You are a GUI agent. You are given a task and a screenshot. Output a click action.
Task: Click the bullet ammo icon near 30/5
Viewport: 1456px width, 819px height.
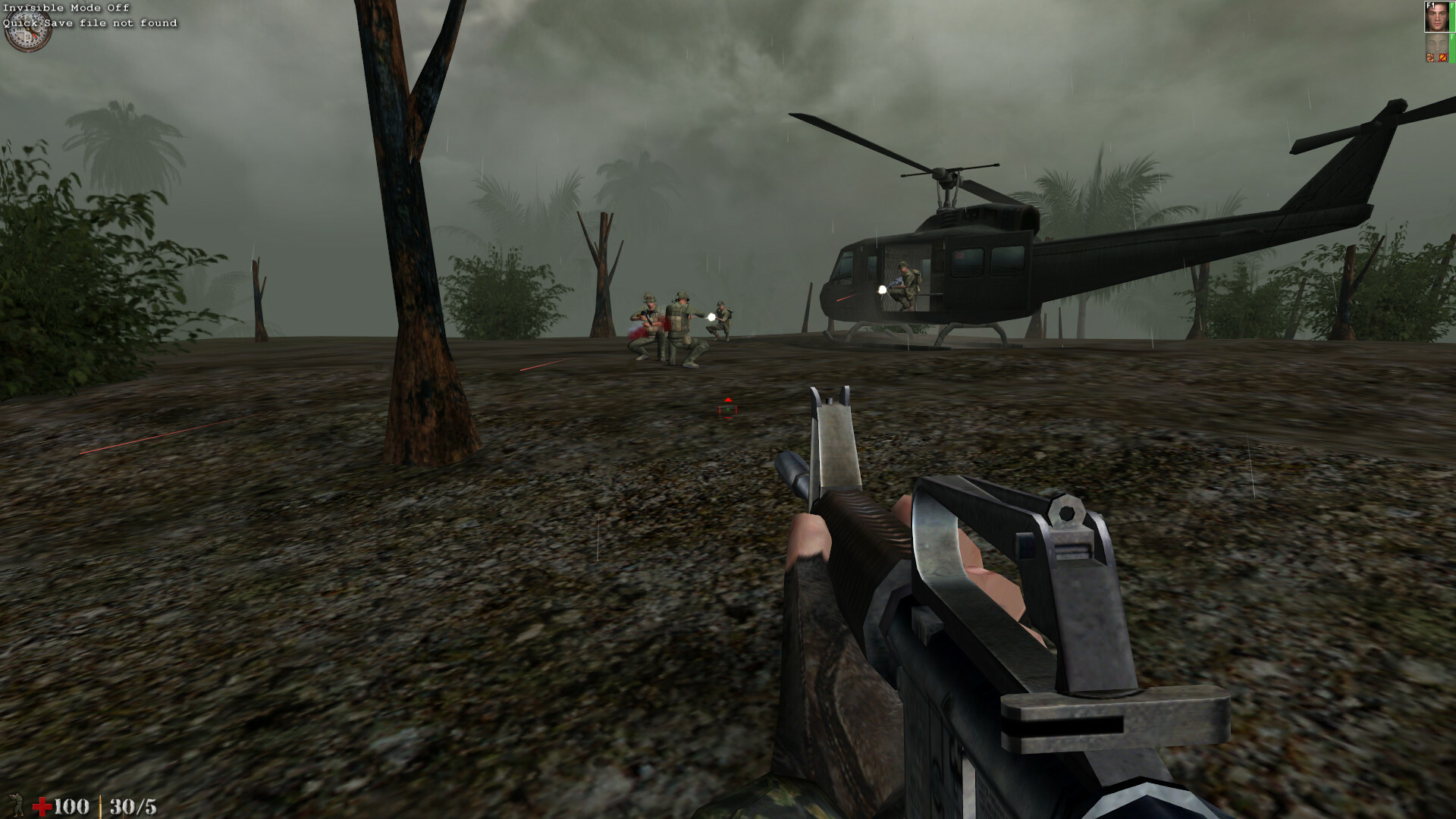pyautogui.click(x=100, y=808)
